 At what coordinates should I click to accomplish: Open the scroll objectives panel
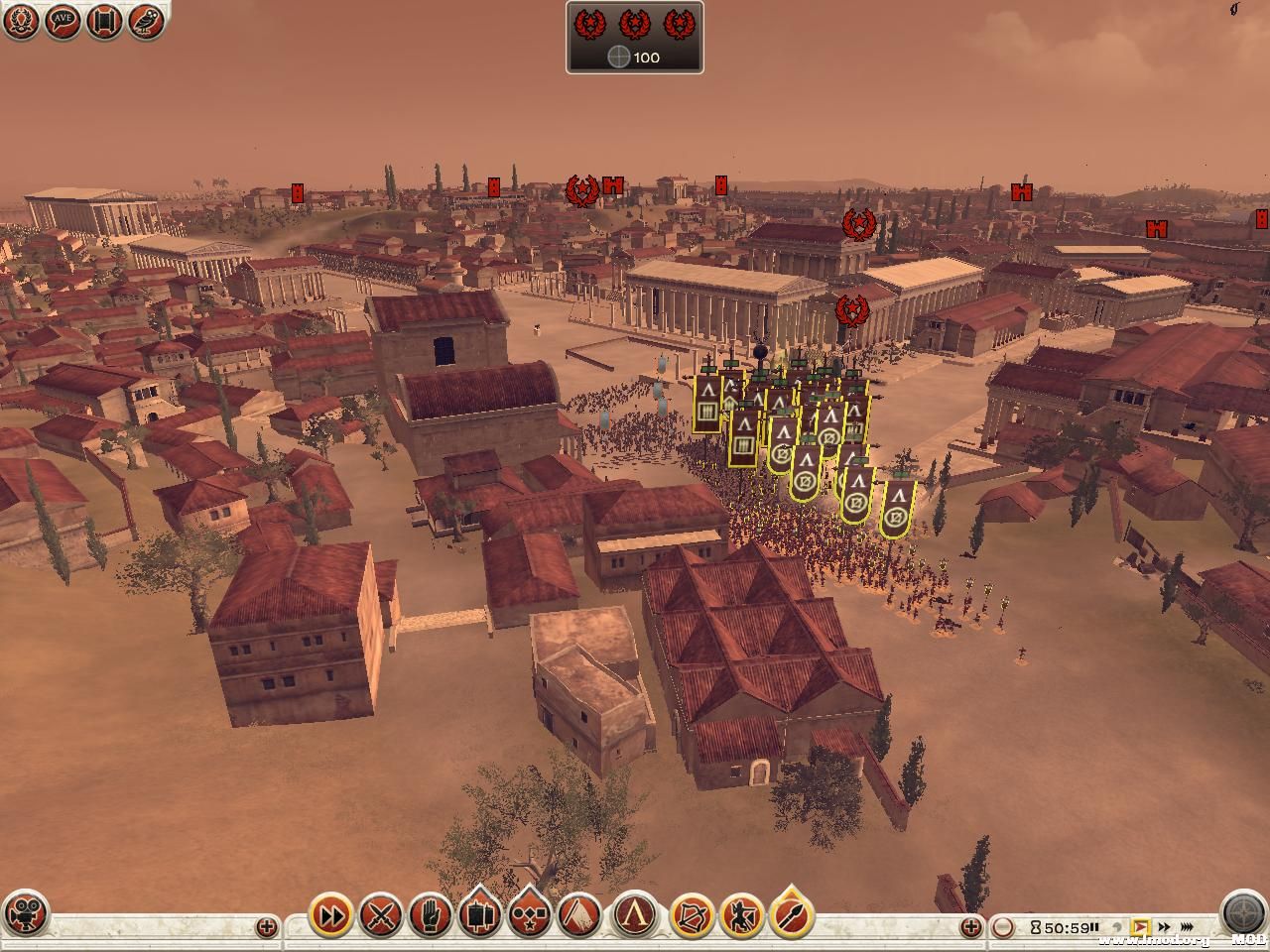(x=104, y=21)
